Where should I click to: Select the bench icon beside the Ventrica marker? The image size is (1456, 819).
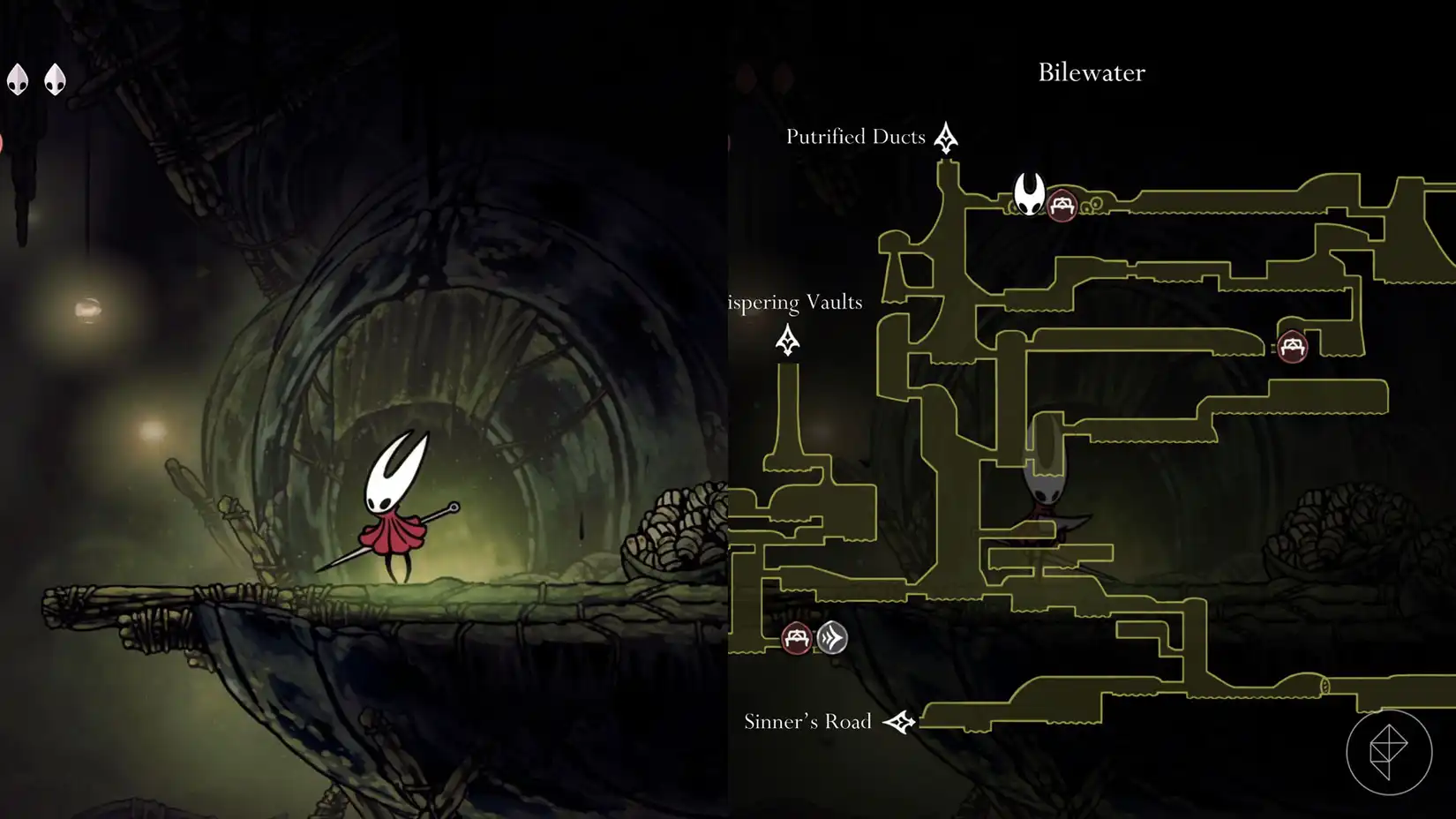[799, 638]
